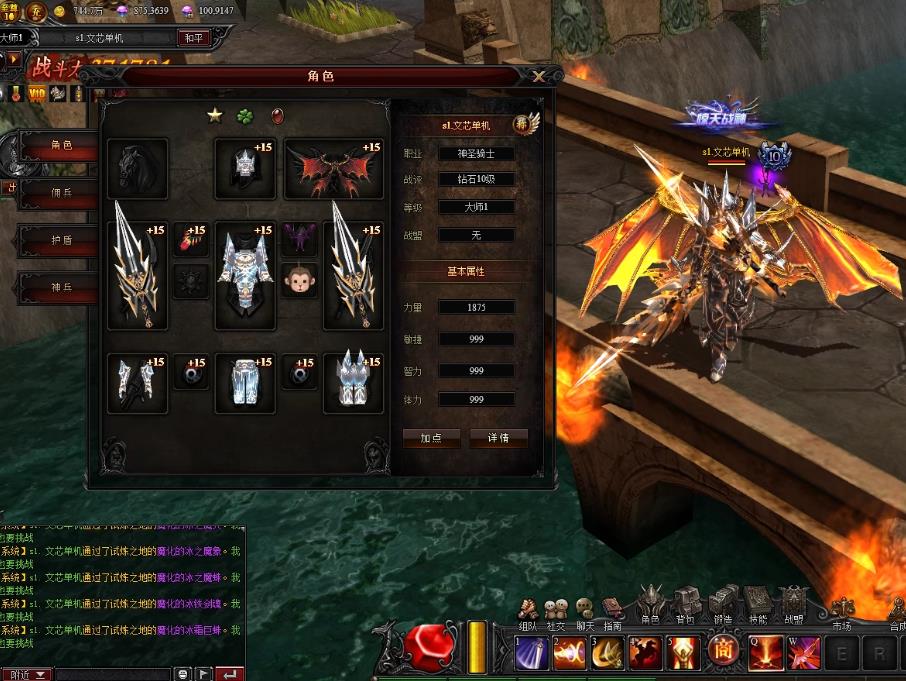Toggle the 和平 peace mode button
Viewport: 906px width, 681px height.
[x=192, y=38]
